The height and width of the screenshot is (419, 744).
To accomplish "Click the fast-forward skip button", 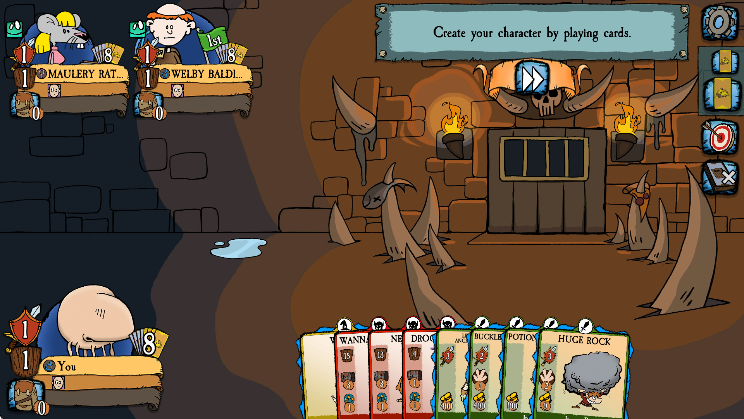I will (x=529, y=77).
